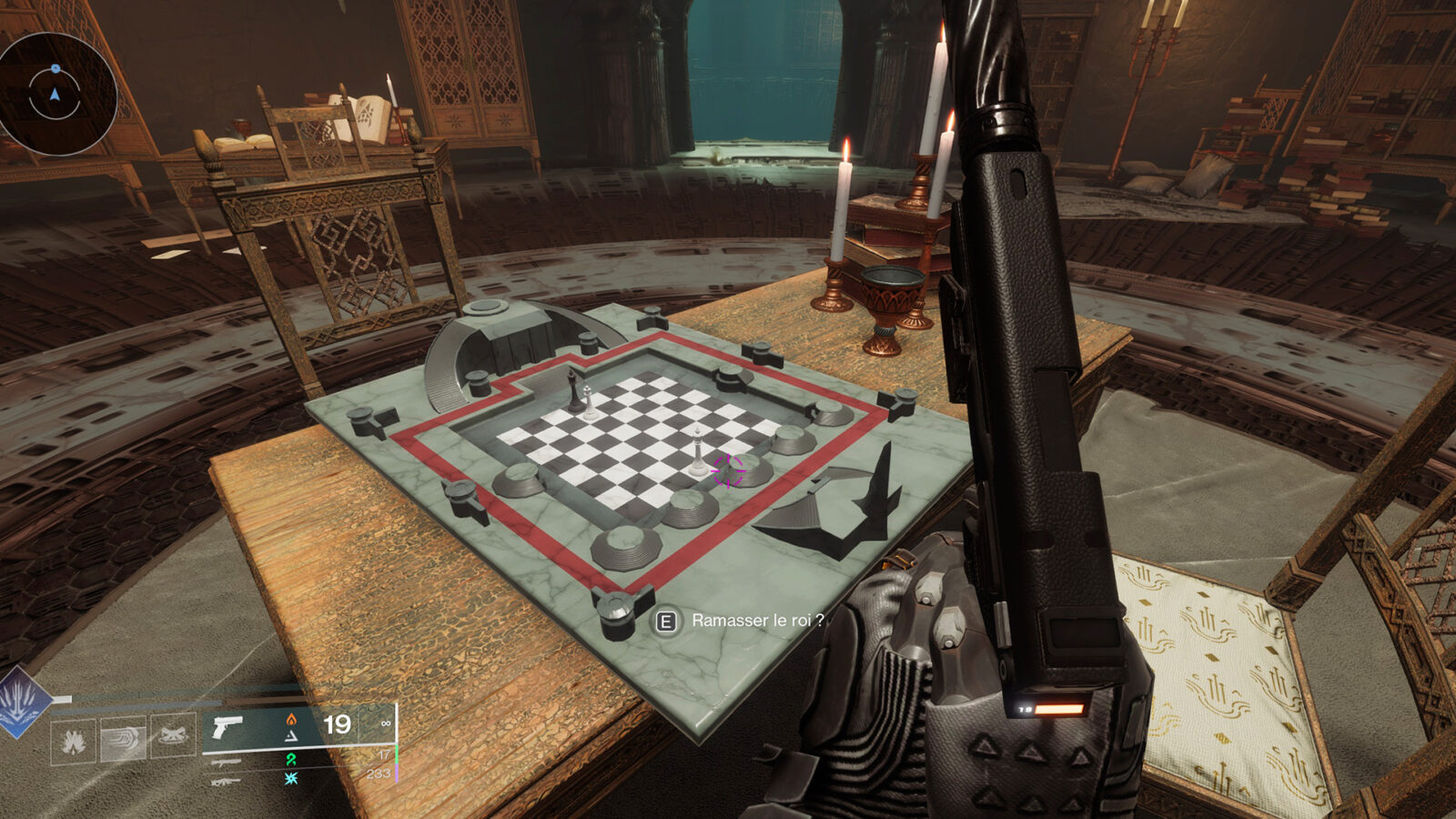Image resolution: width=1456 pixels, height=819 pixels.
Task: Use the melee ability icon
Action: pos(122,739)
